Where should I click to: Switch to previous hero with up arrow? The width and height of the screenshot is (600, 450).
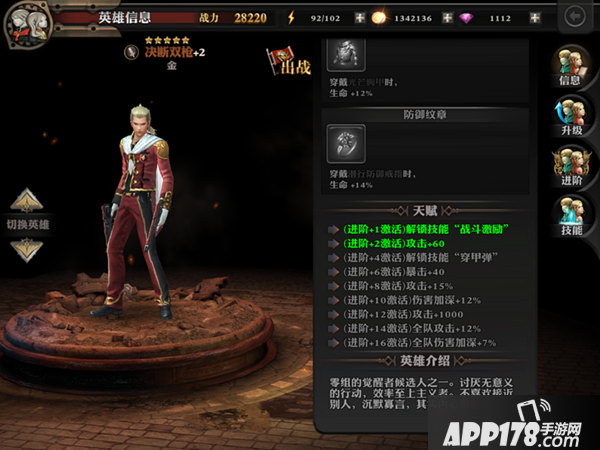27,199
